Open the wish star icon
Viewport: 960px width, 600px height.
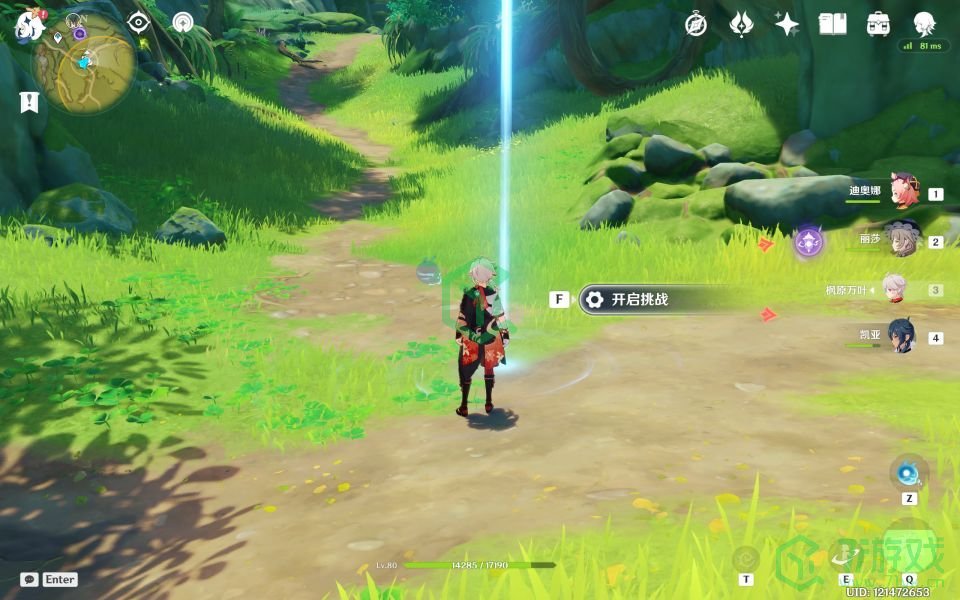(x=787, y=24)
